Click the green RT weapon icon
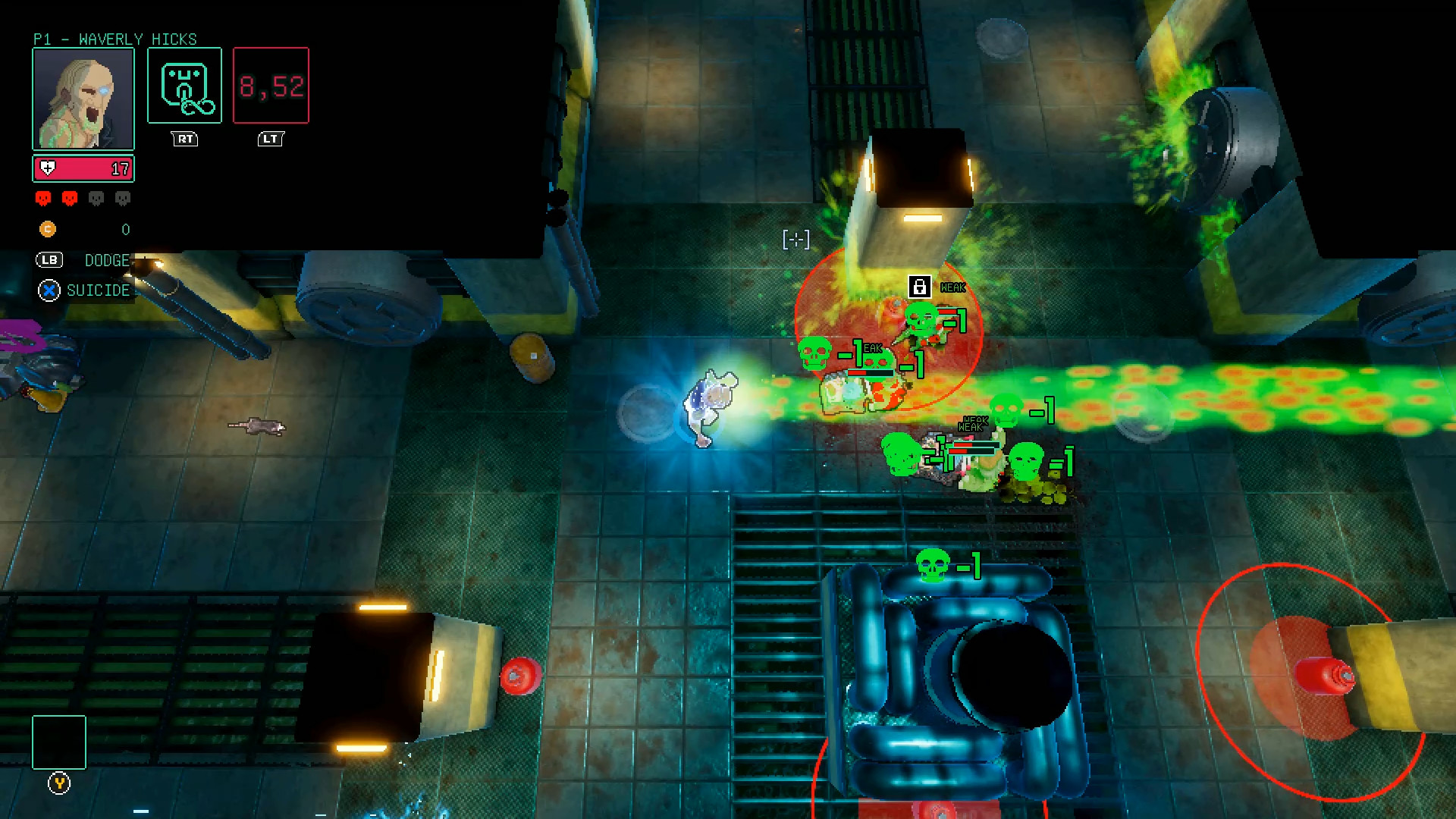This screenshot has width=1456, height=819. point(184,84)
